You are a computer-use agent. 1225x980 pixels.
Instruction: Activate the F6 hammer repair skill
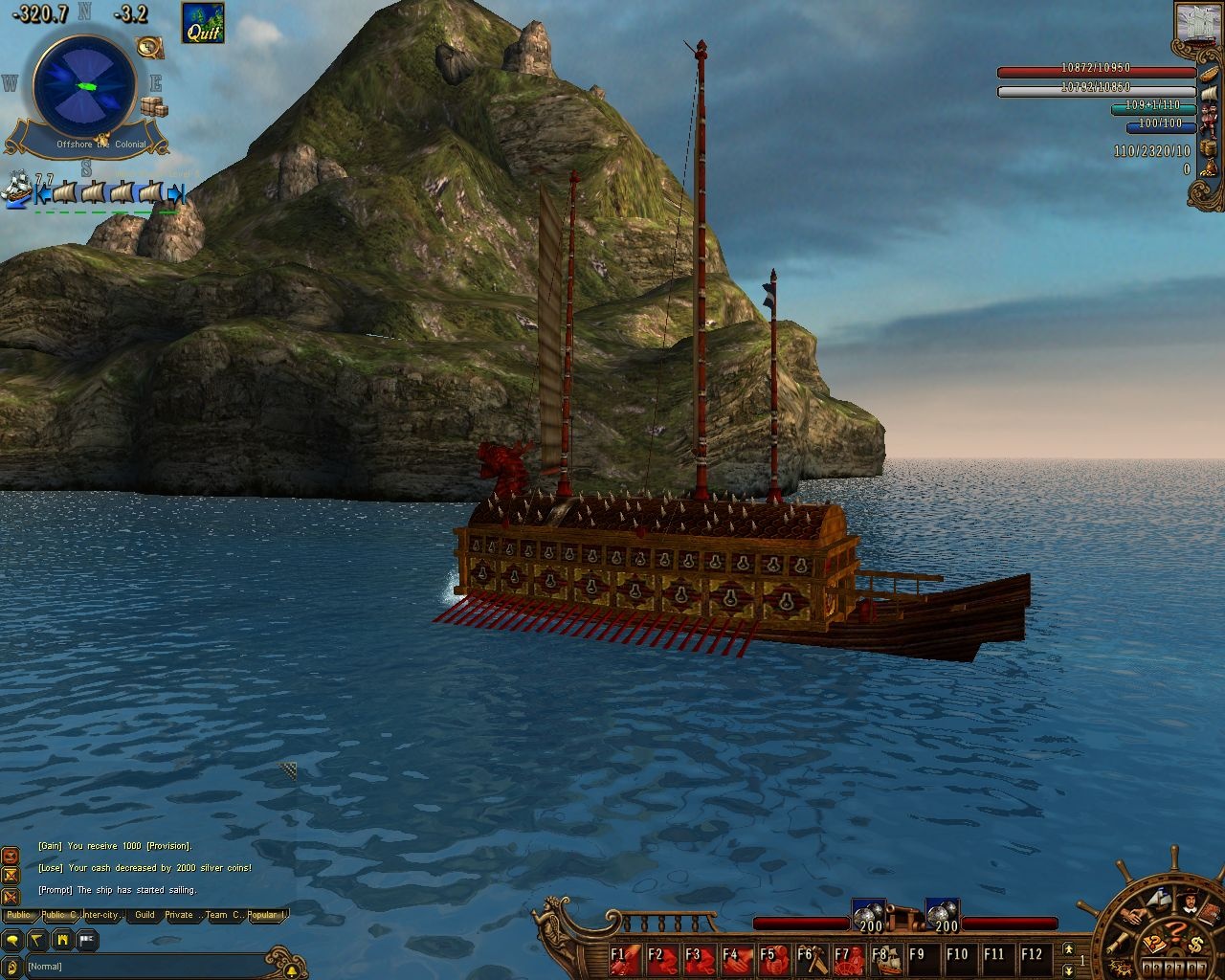tap(810, 957)
